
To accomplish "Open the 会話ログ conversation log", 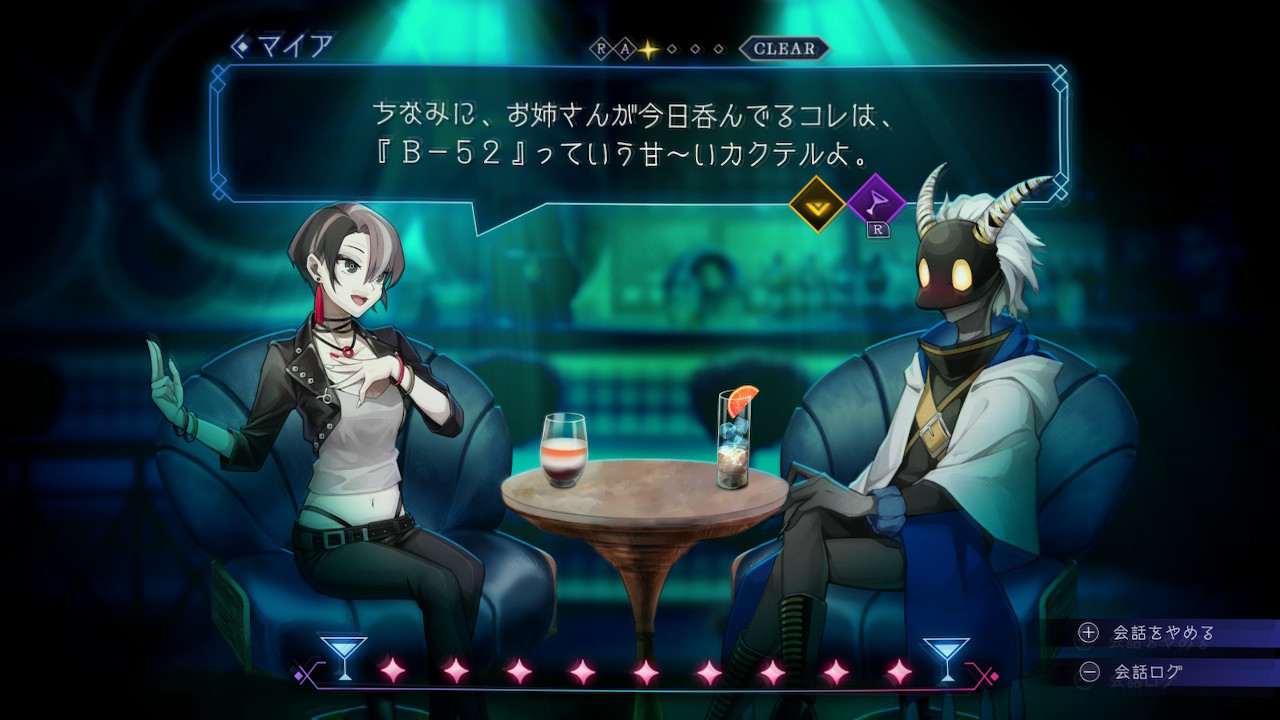I will tap(1148, 672).
